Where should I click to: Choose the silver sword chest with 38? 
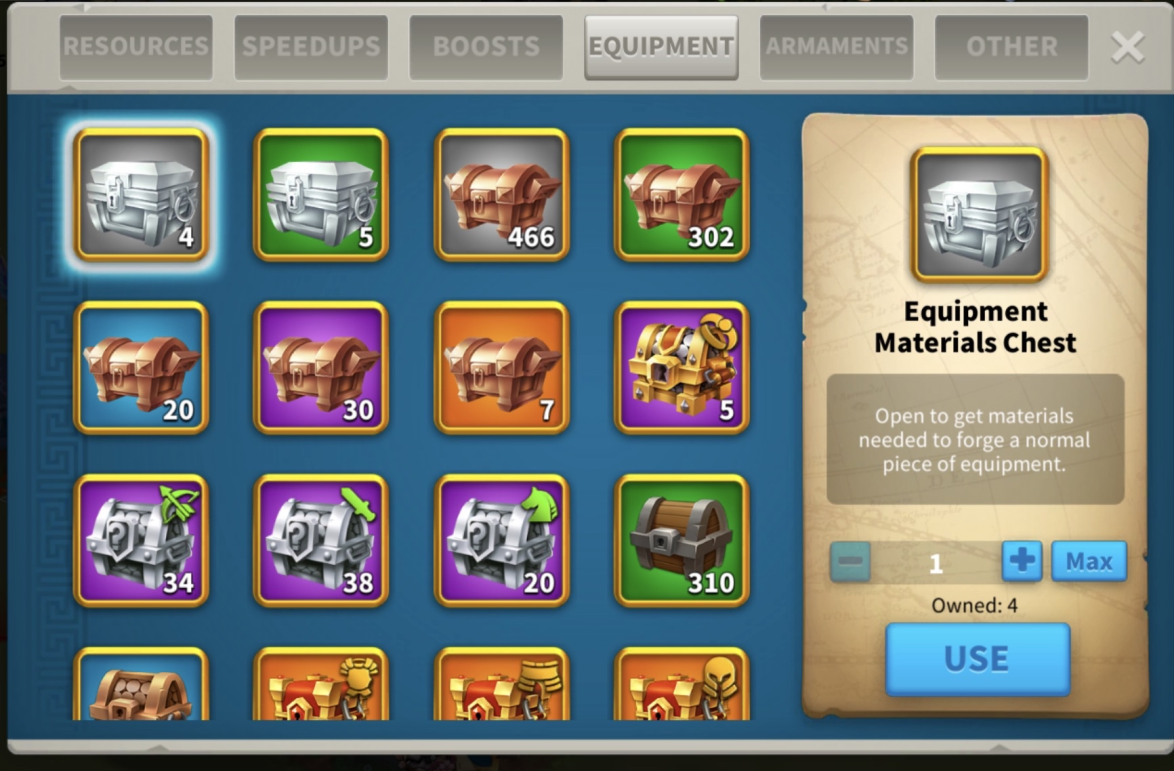pos(321,541)
